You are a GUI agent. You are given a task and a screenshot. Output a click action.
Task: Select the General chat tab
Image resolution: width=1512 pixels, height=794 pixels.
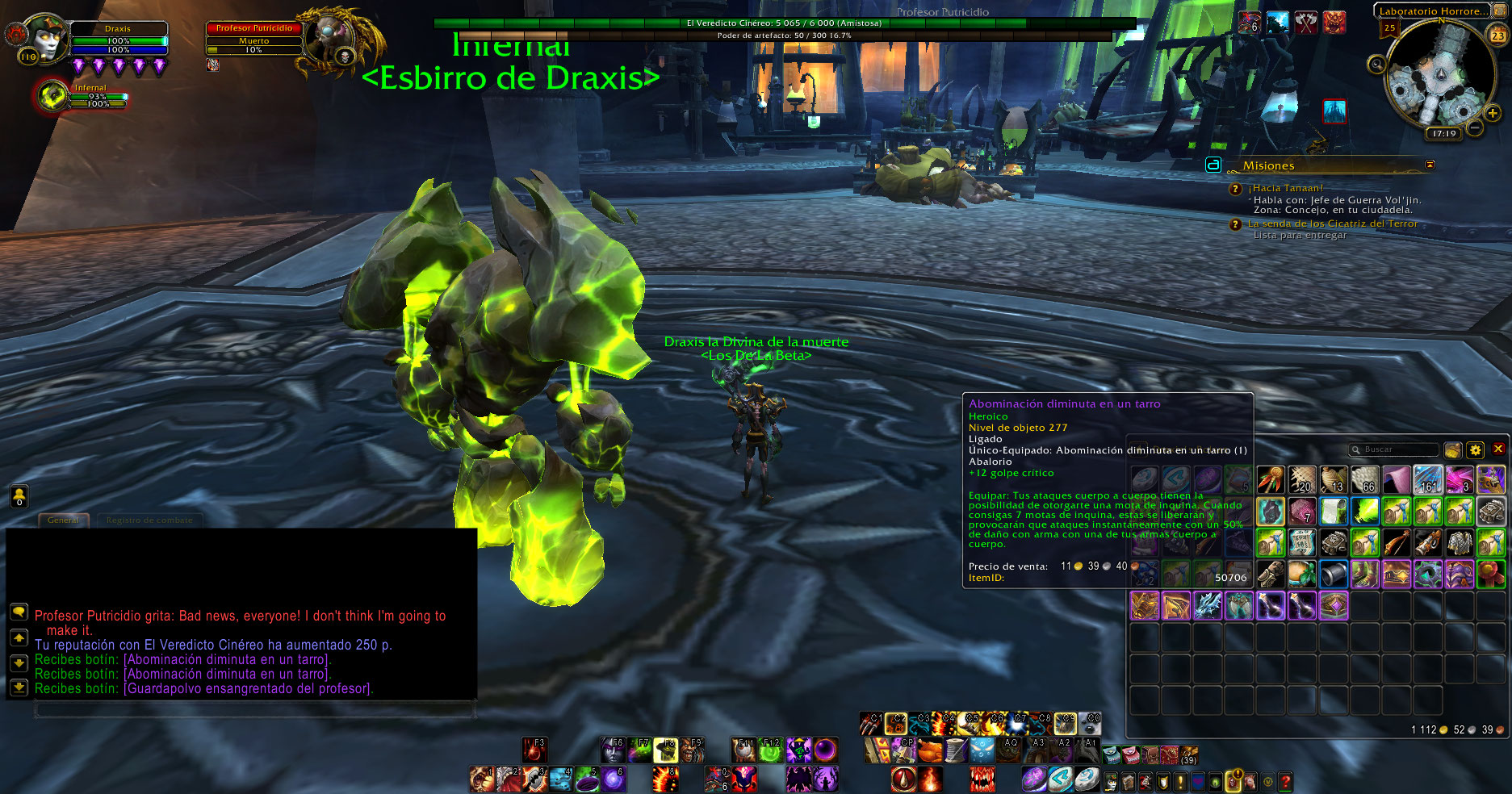click(x=63, y=520)
